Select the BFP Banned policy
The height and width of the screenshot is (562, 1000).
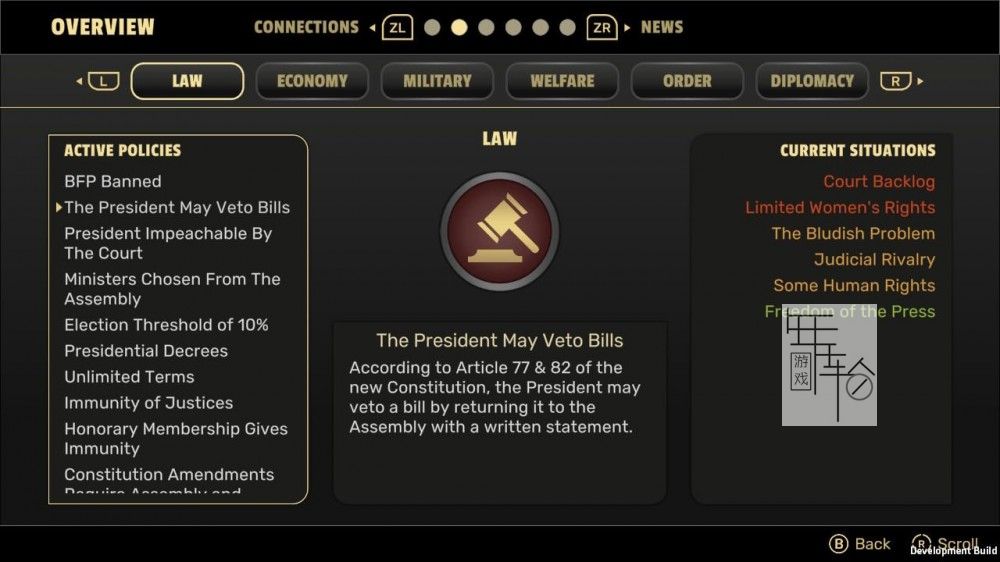pyautogui.click(x=113, y=181)
